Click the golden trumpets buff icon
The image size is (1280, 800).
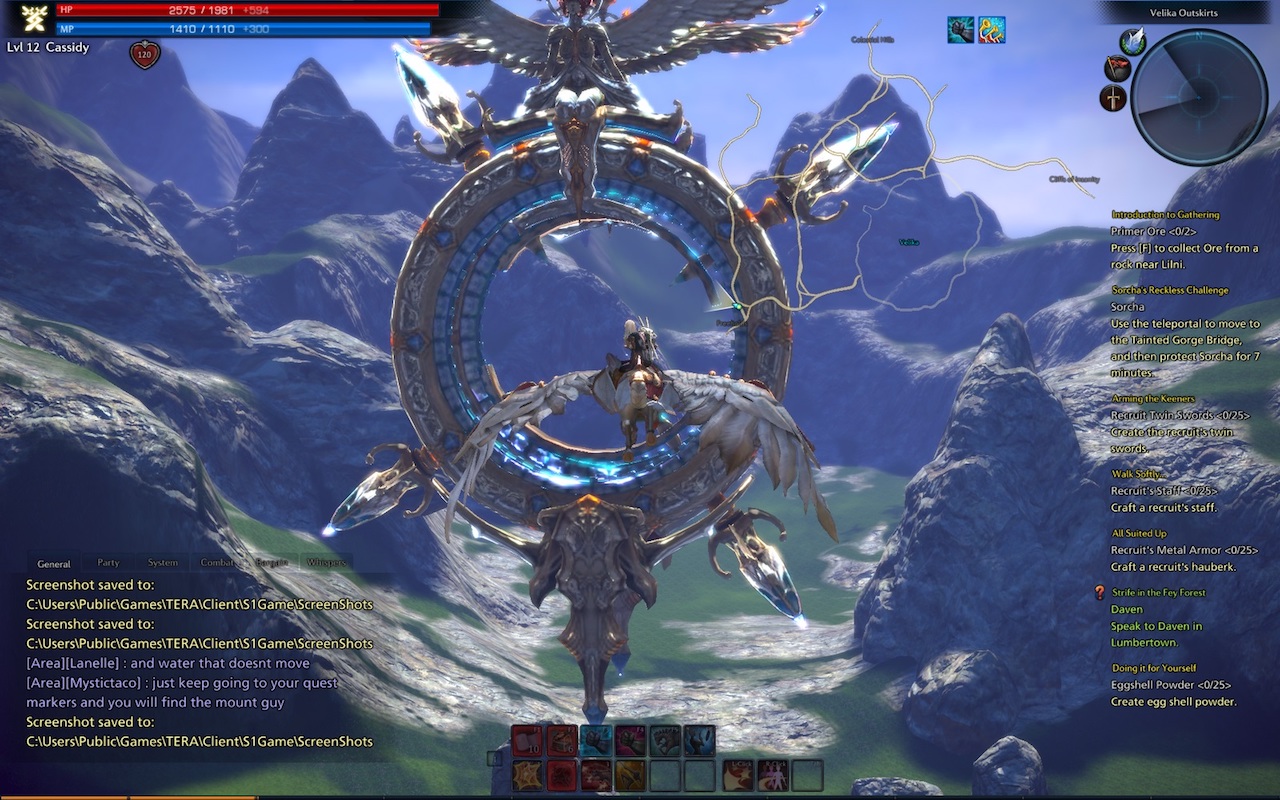pos(991,30)
